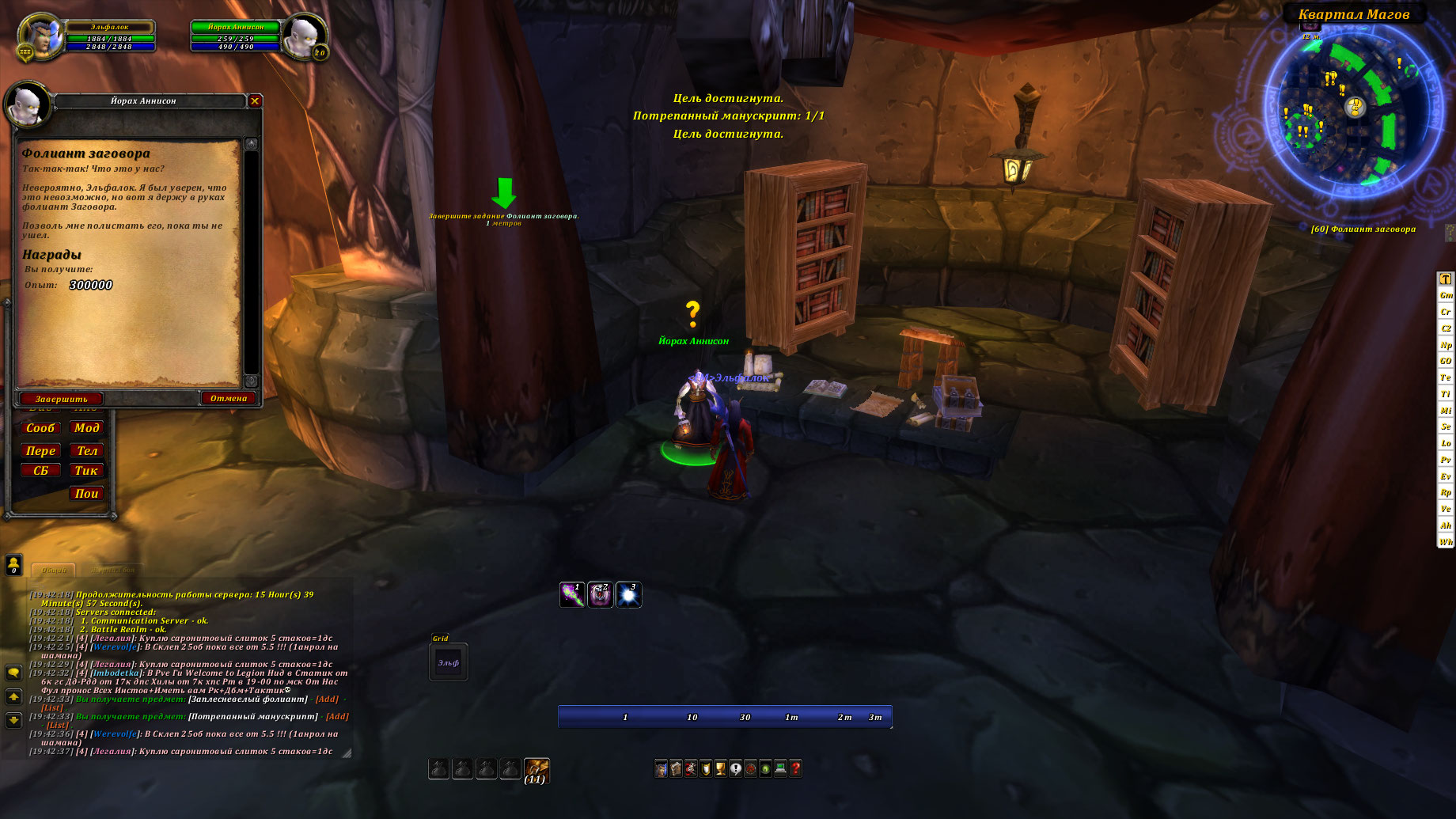The image size is (1456, 819).
Task: Activate the green bolt spell in slot 1
Action: click(572, 594)
